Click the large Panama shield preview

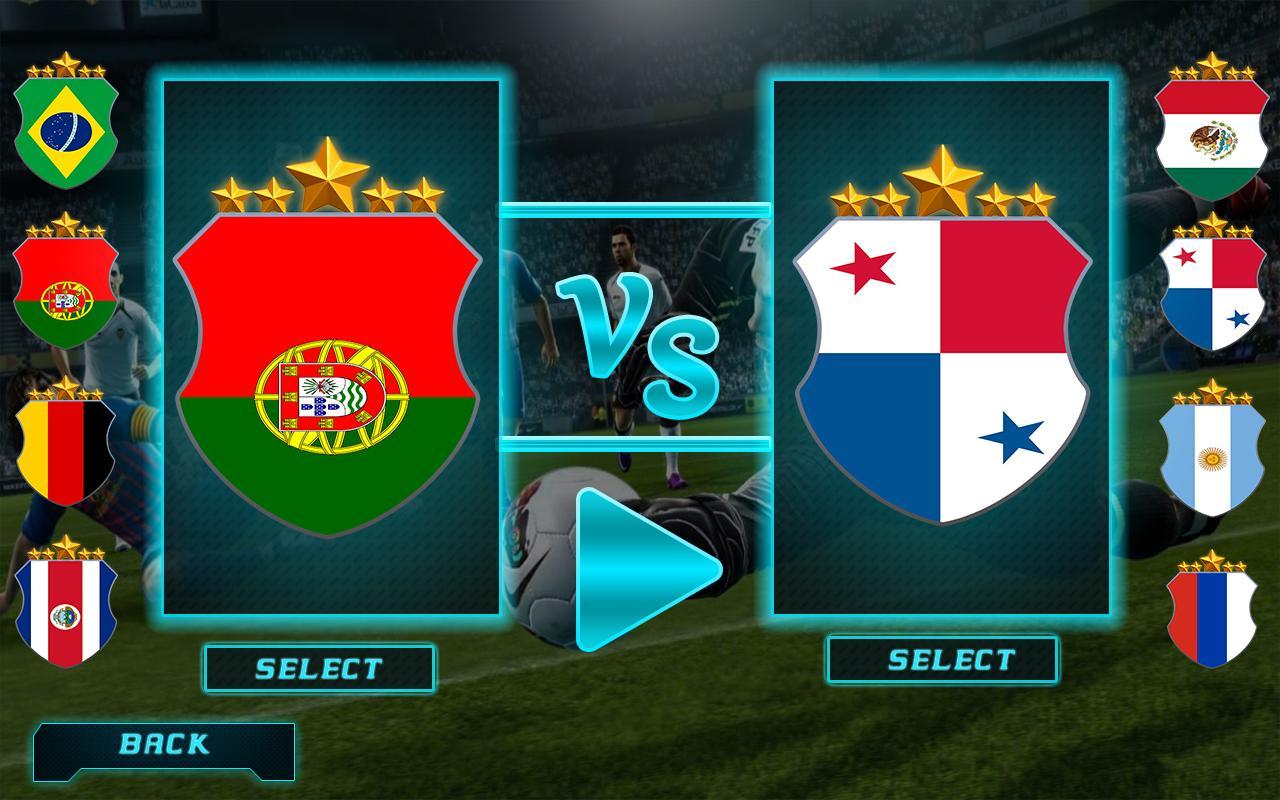(x=944, y=385)
